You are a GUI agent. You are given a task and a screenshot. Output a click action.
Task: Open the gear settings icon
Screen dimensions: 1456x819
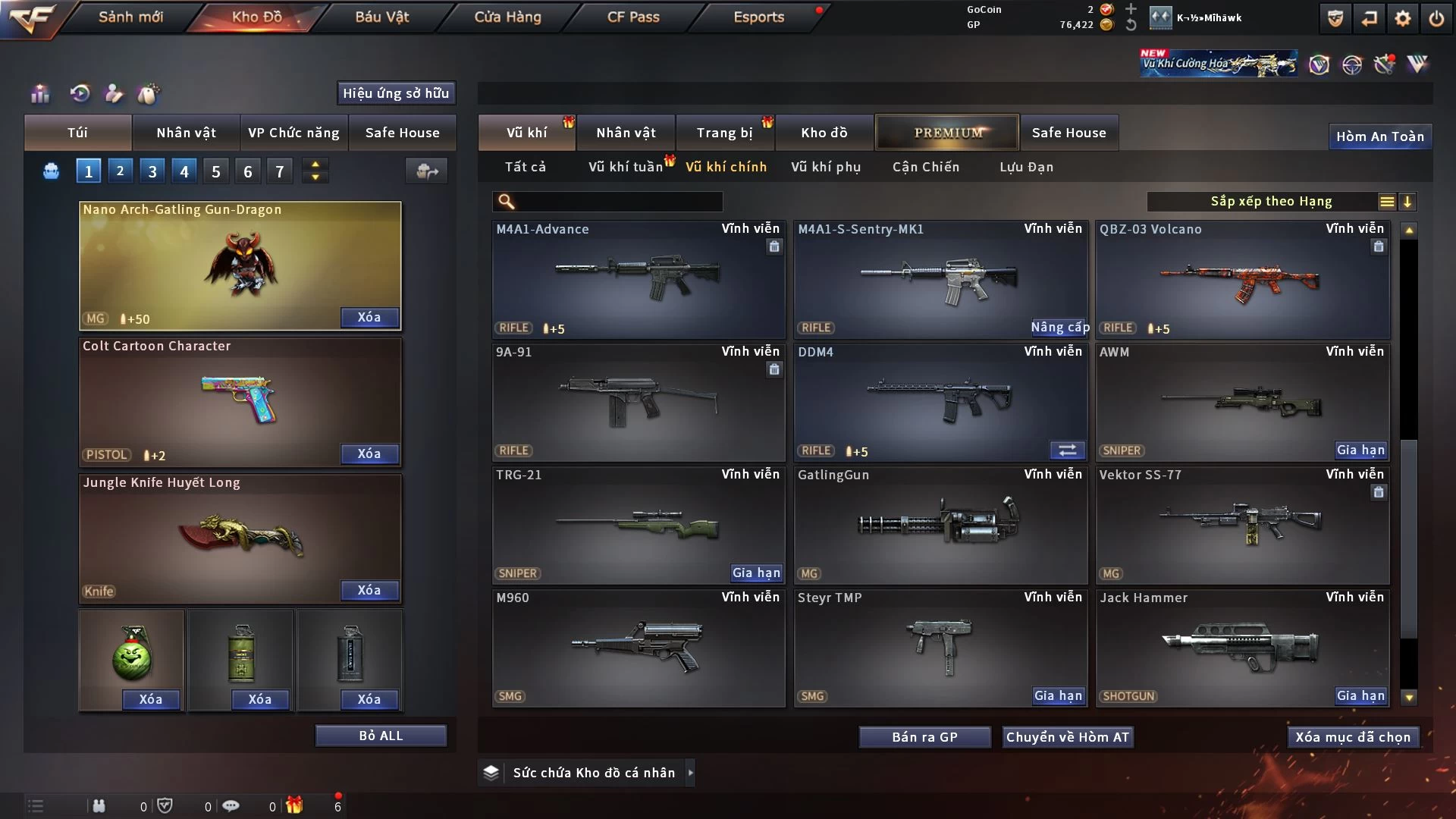point(1403,18)
